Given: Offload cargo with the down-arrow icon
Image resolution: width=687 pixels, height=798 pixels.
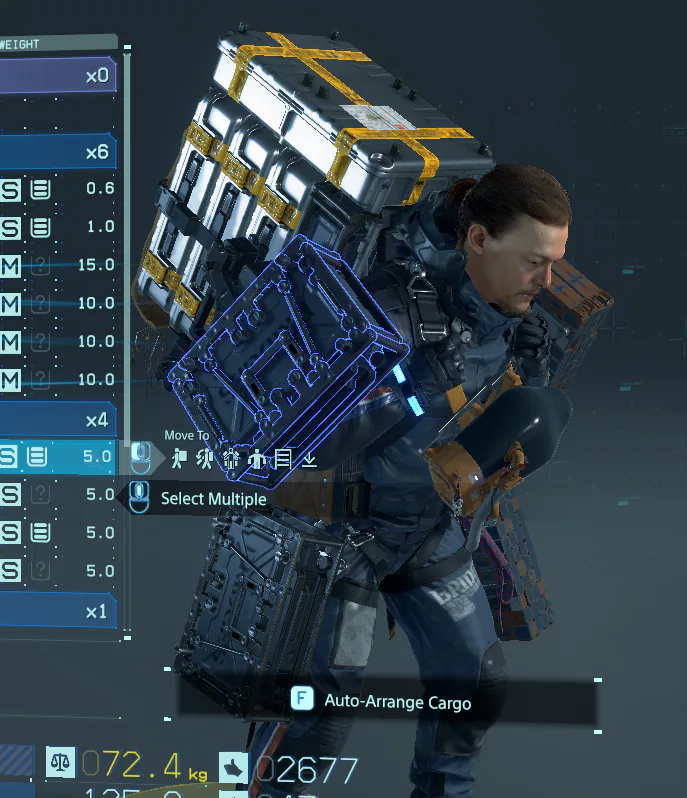Looking at the screenshot, I should (309, 459).
